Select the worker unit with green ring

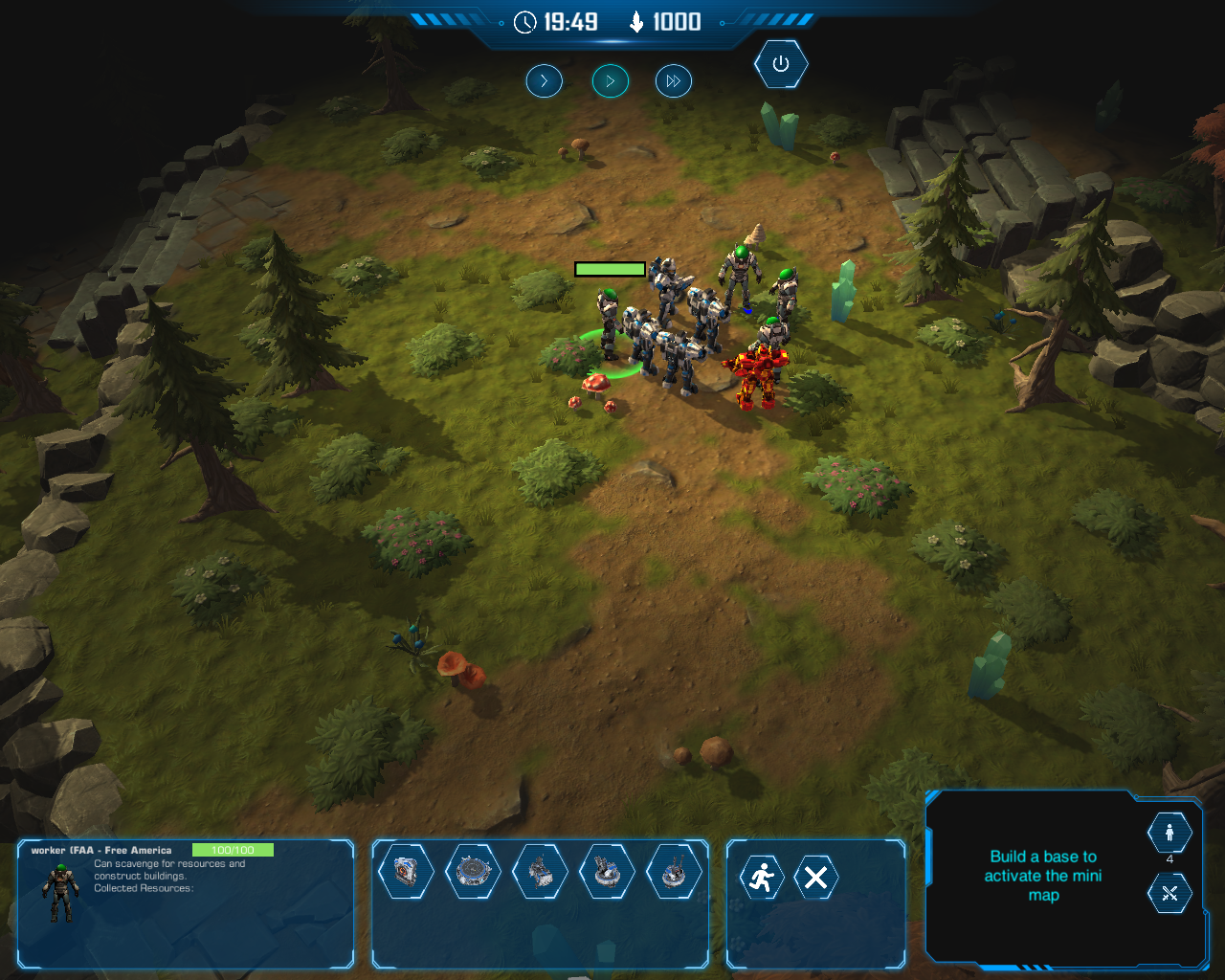(609, 325)
